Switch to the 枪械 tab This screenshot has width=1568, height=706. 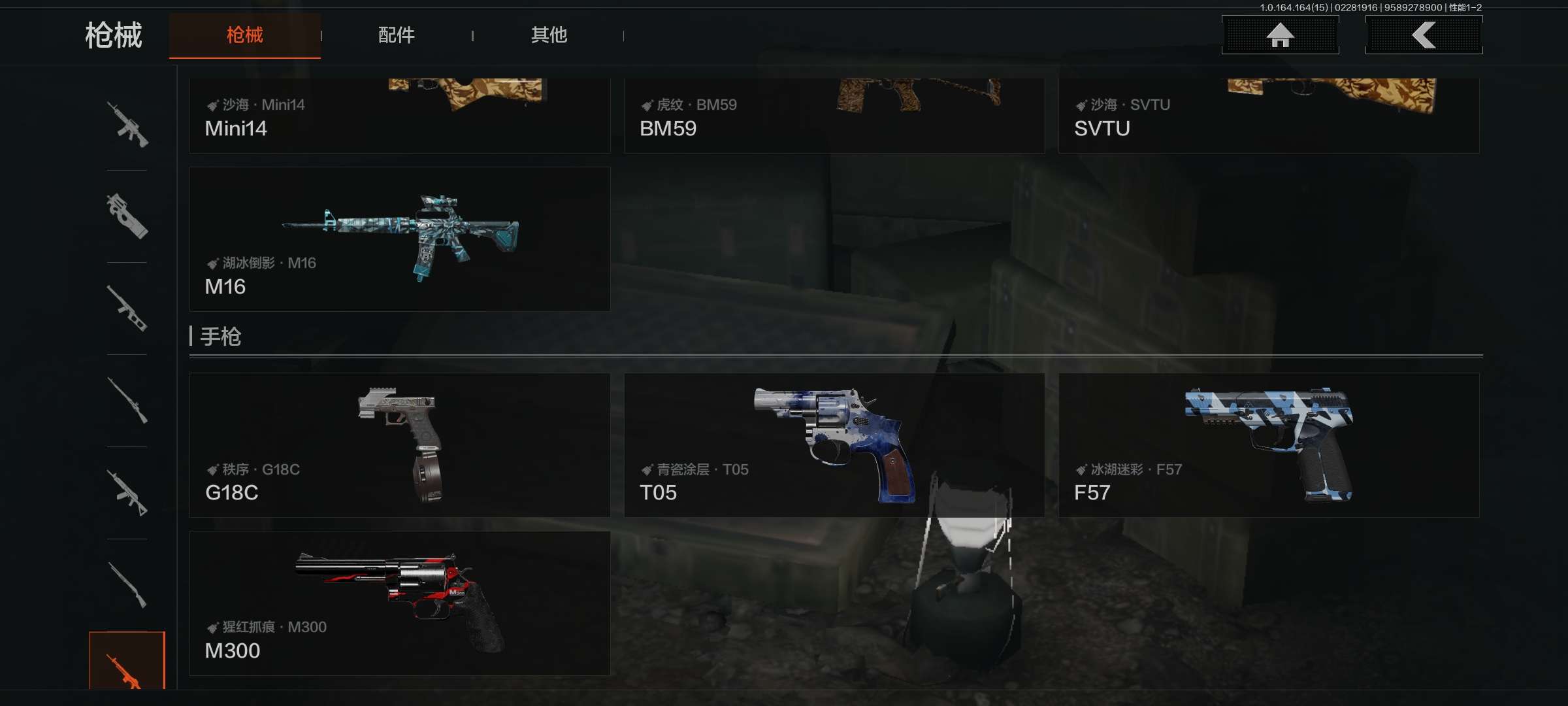coord(245,35)
